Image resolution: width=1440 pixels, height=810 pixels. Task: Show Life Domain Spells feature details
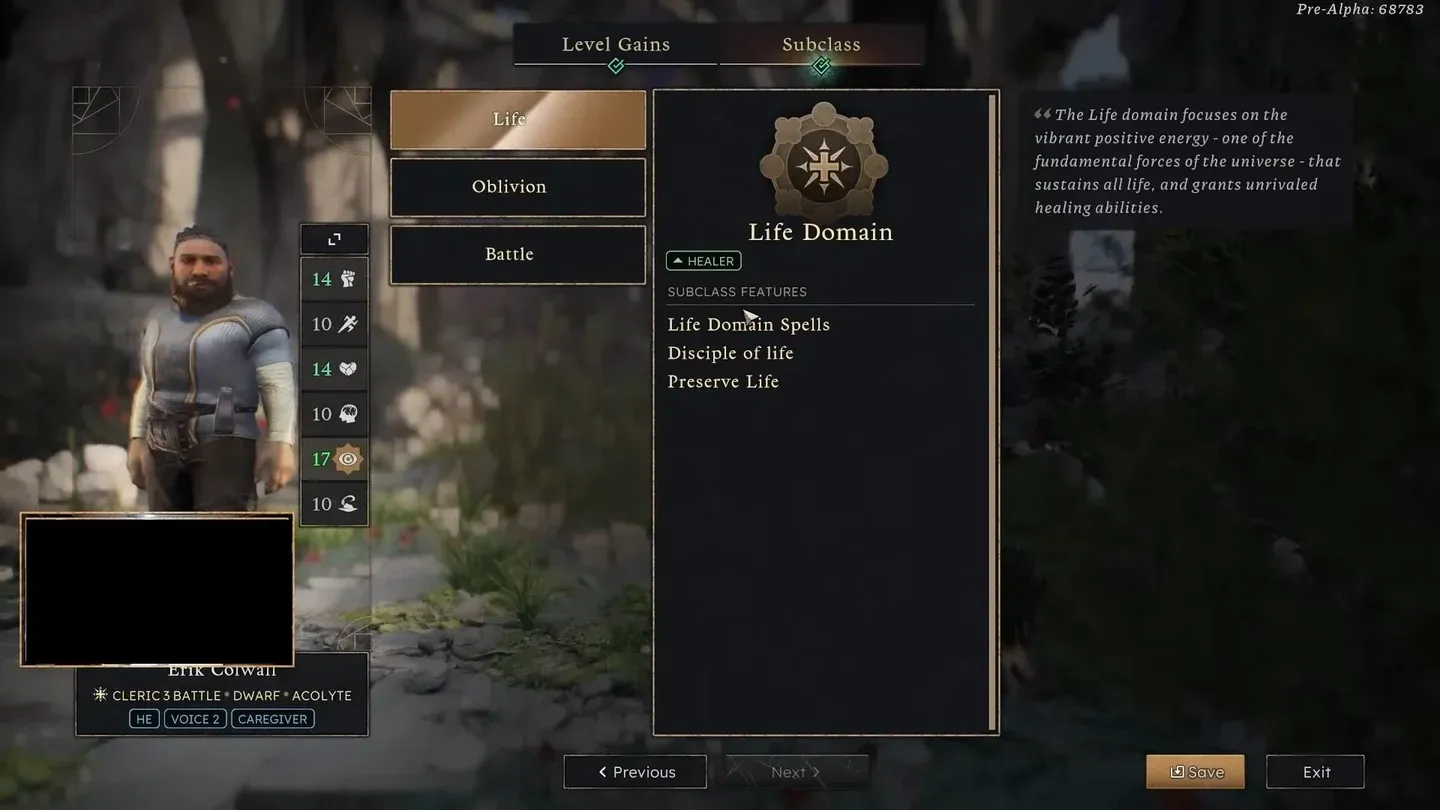coord(749,324)
